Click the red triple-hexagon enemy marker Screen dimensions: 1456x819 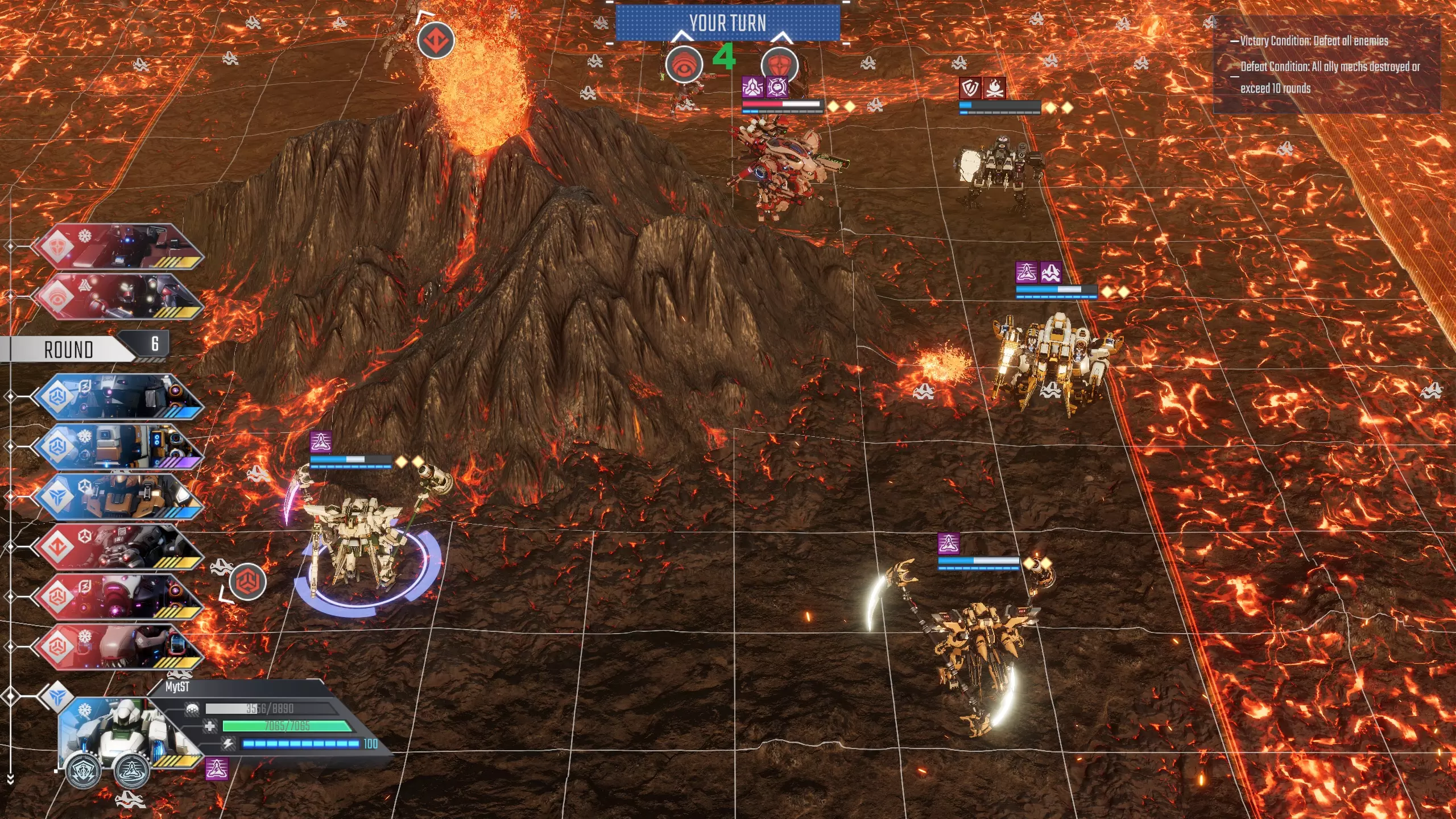coord(248,581)
